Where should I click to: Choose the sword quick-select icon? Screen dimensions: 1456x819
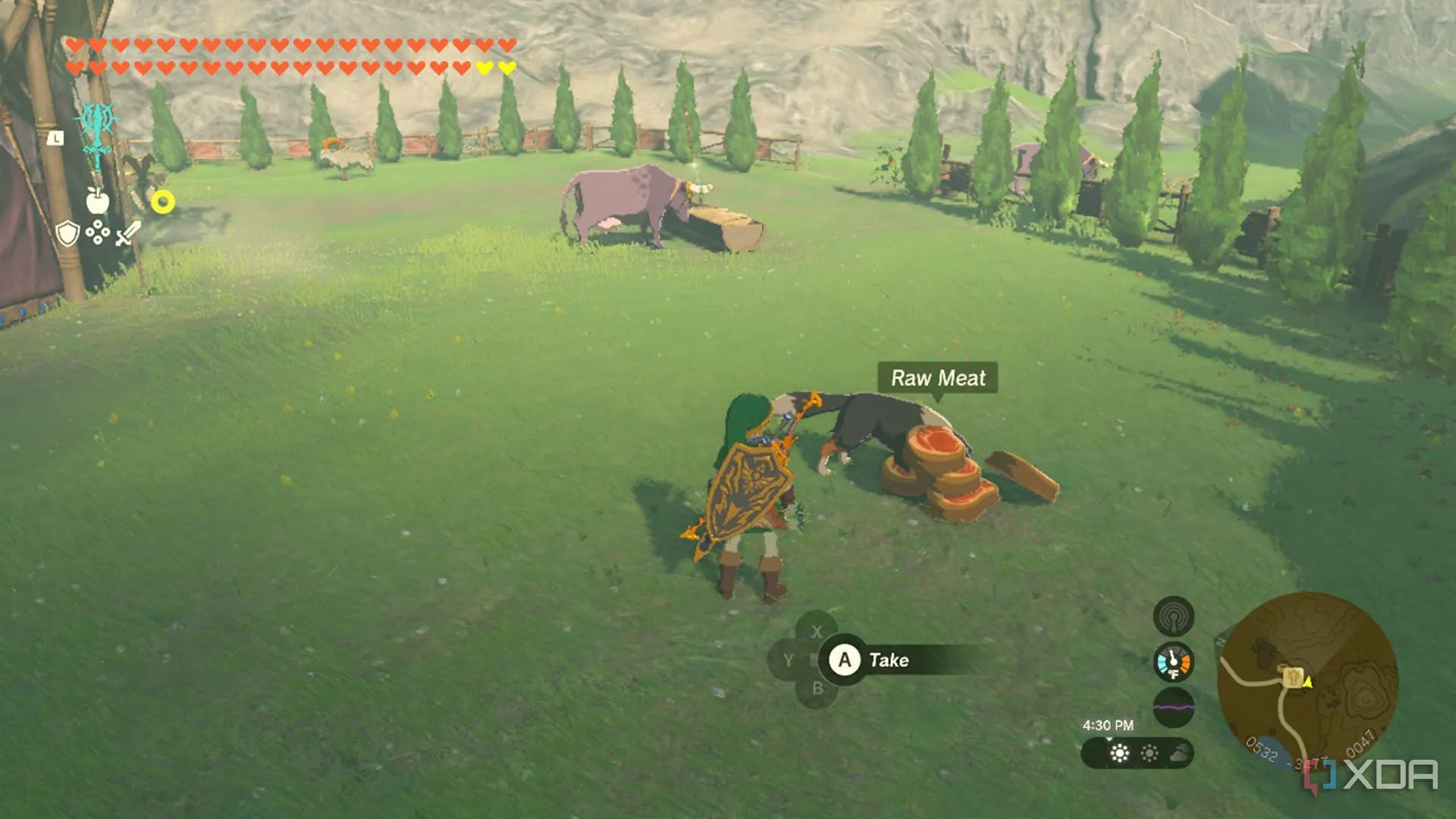[127, 233]
